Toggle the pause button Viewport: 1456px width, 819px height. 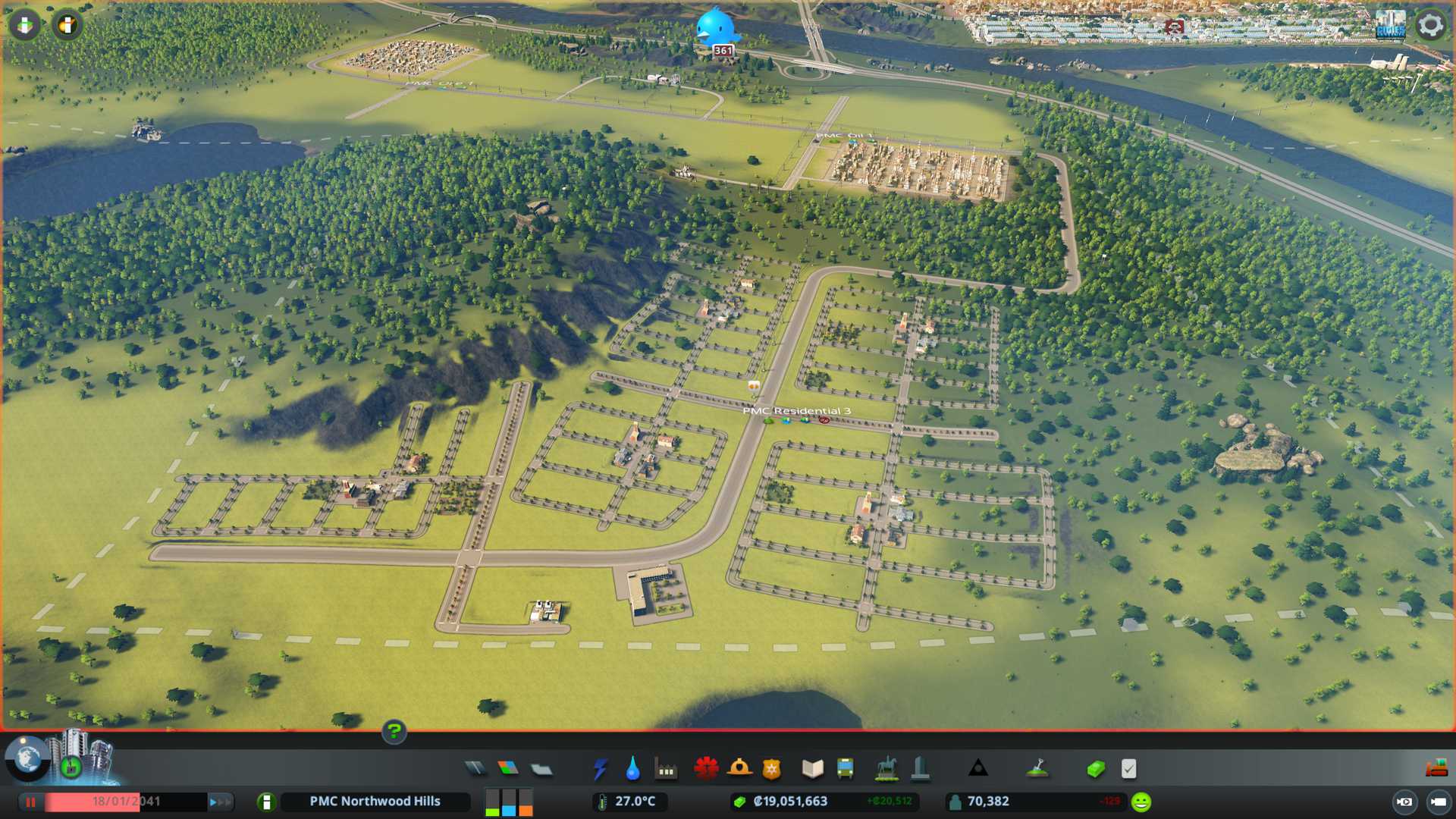(31, 802)
